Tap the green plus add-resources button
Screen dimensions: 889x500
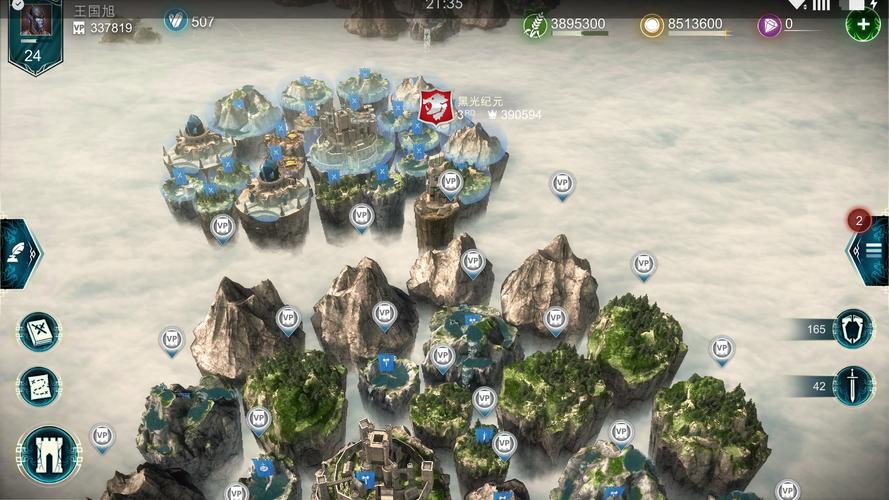coord(862,23)
